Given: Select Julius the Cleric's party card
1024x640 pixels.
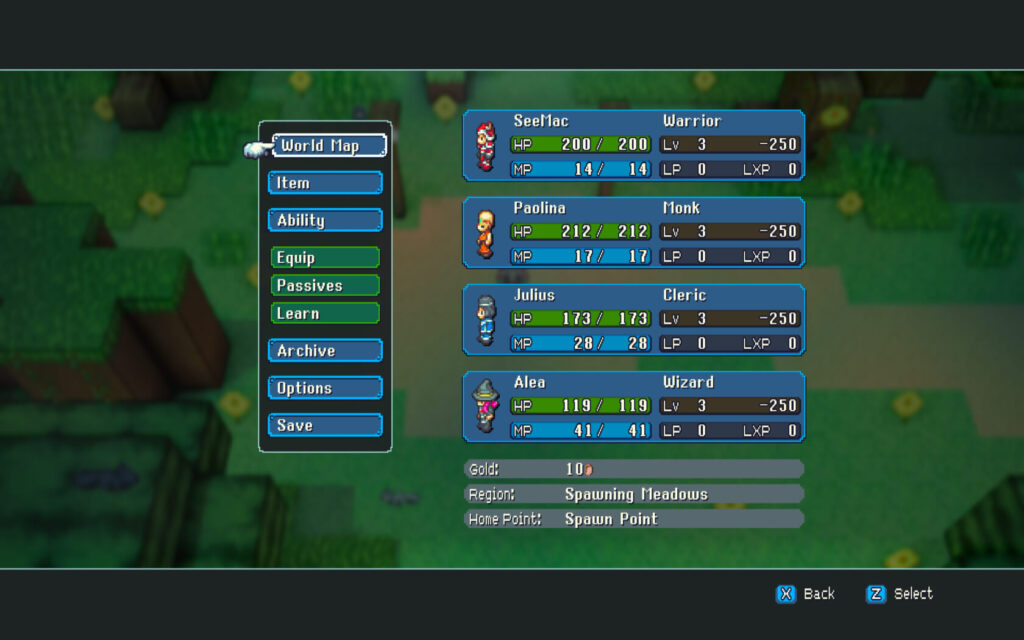Looking at the screenshot, I should pyautogui.click(x=633, y=319).
